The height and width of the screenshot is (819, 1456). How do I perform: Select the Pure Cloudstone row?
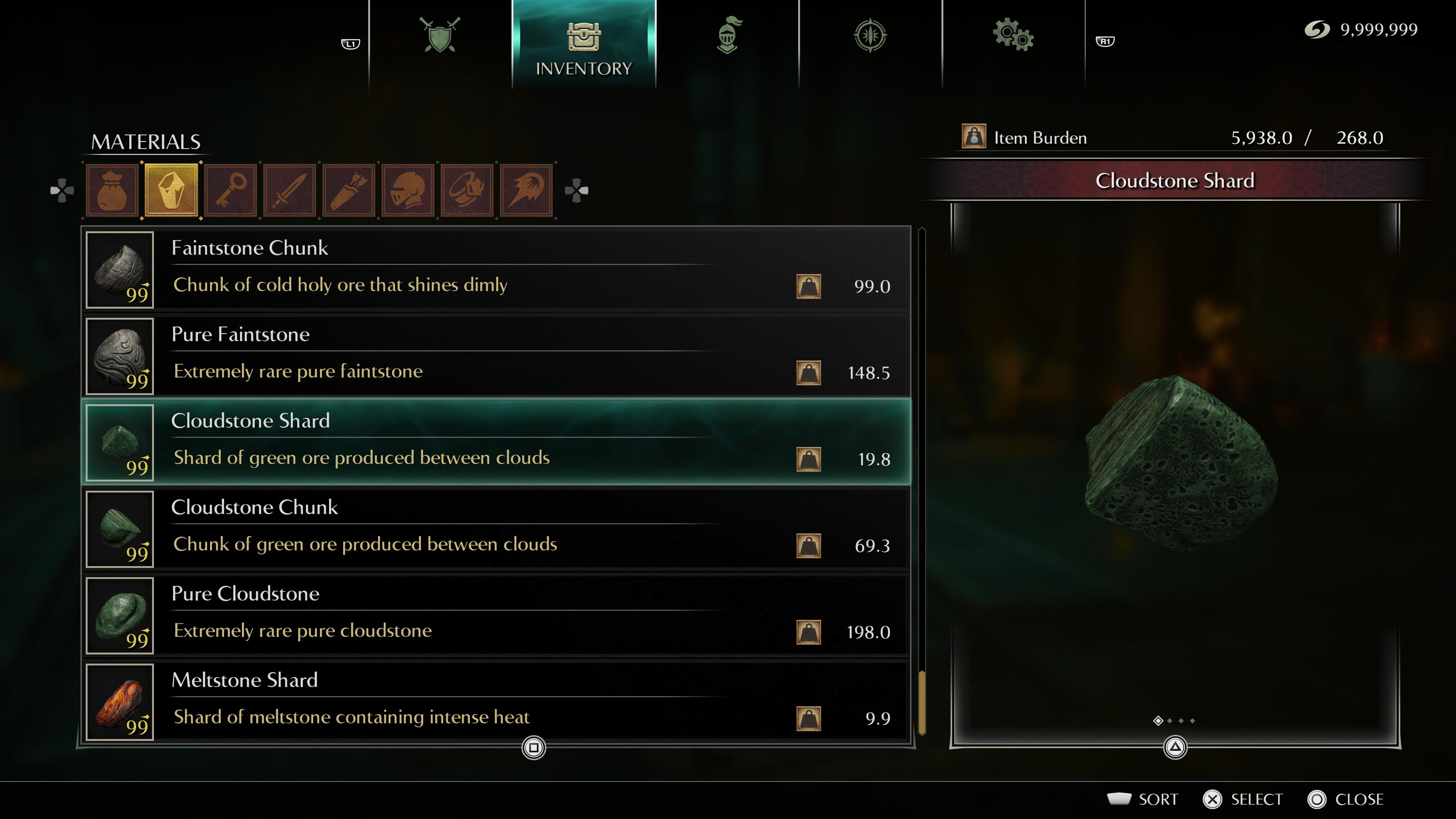(497, 615)
